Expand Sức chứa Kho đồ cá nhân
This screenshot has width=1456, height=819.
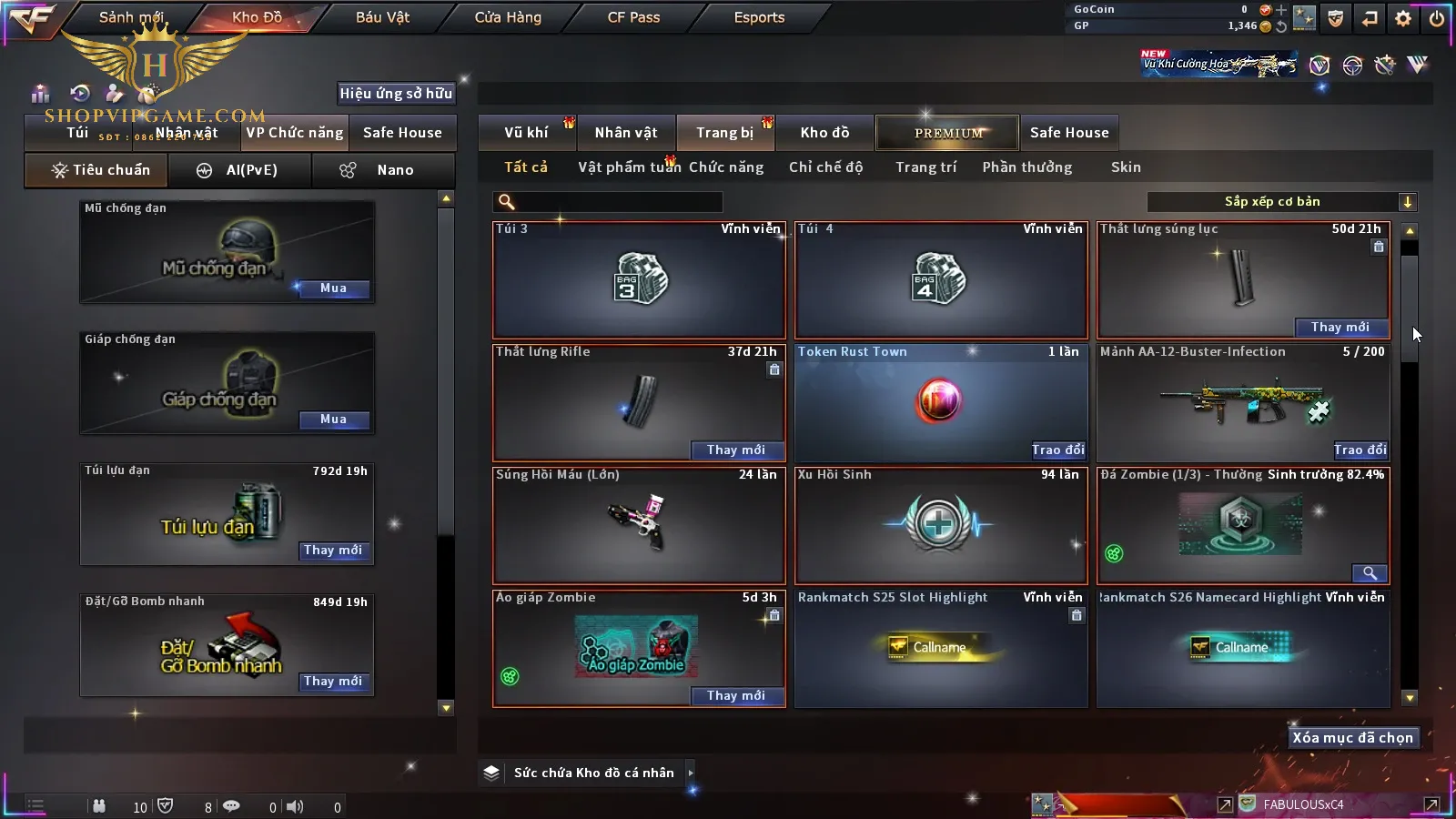click(x=691, y=773)
